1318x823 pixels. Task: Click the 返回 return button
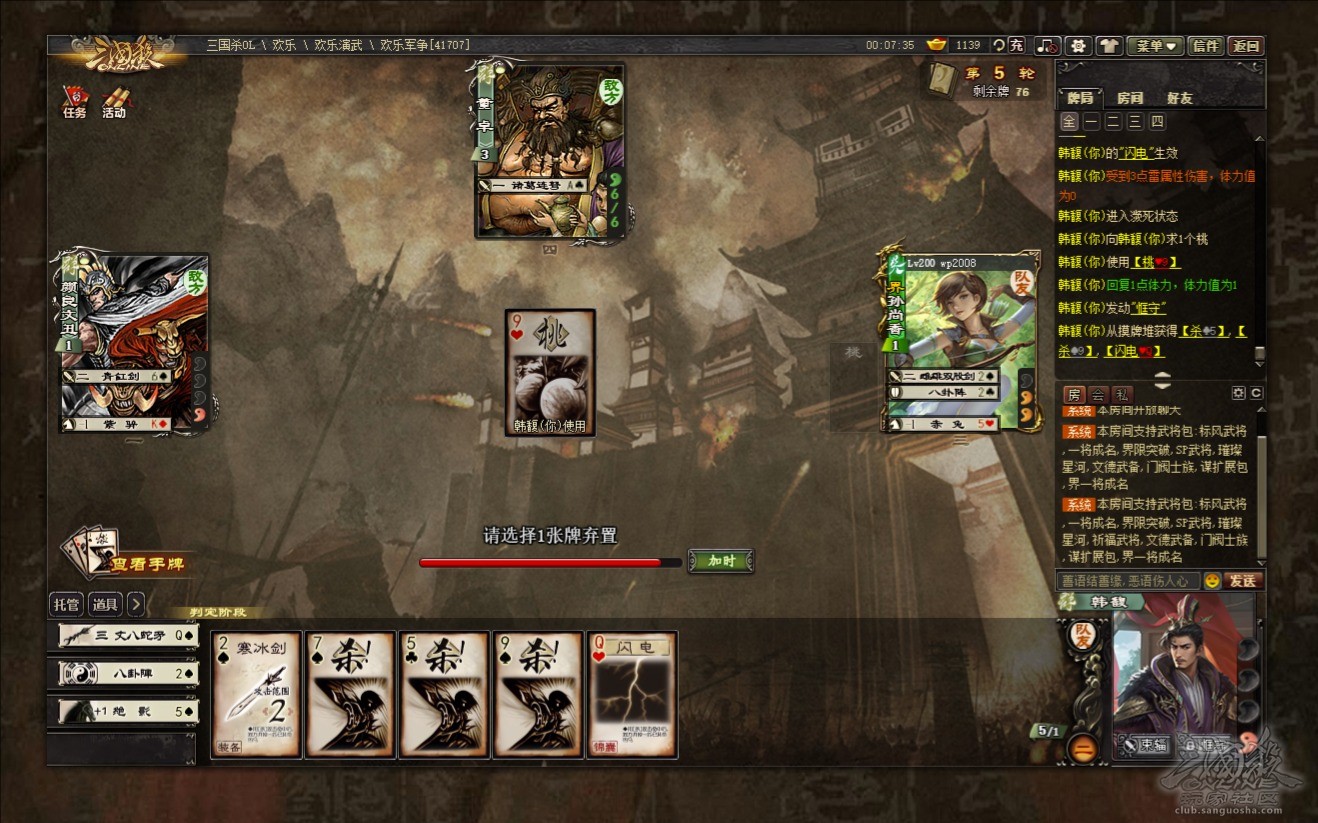point(1246,46)
